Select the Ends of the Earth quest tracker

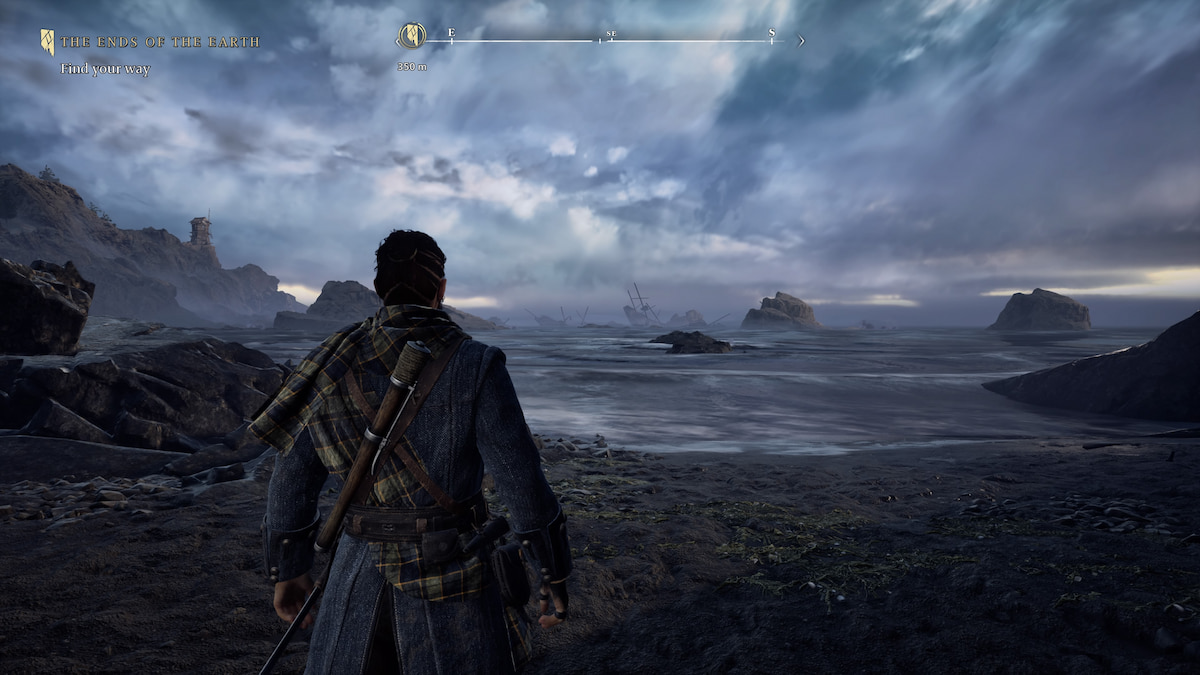pos(159,42)
